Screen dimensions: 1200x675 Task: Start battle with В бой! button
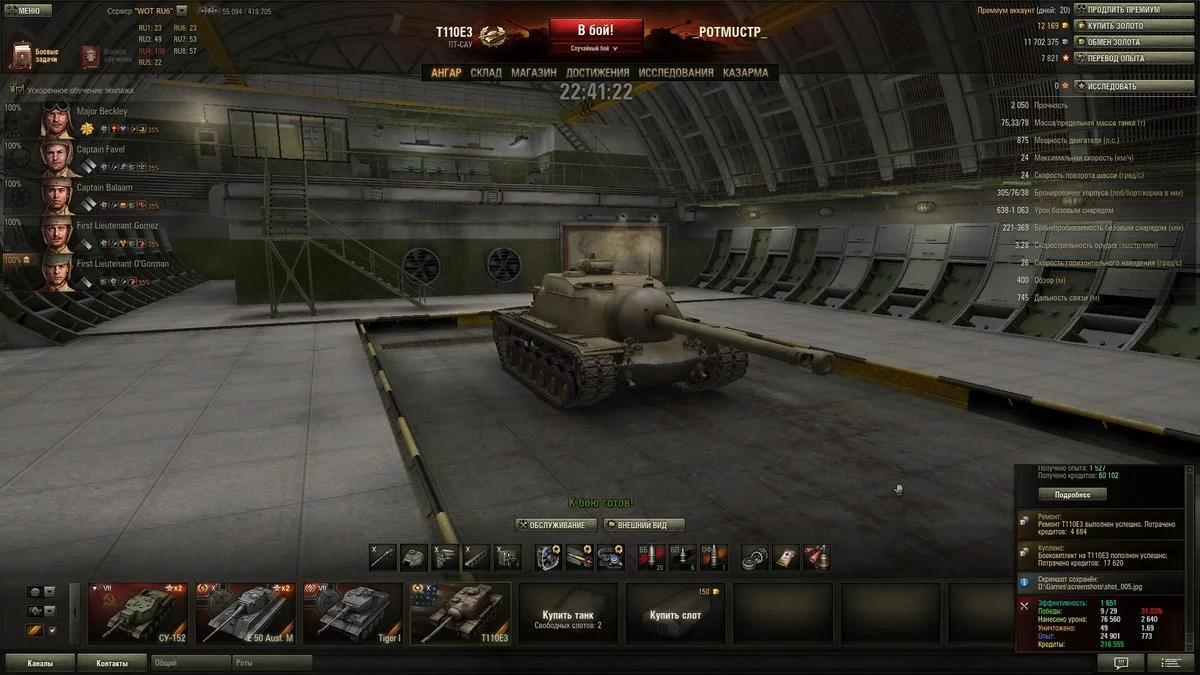pos(595,30)
